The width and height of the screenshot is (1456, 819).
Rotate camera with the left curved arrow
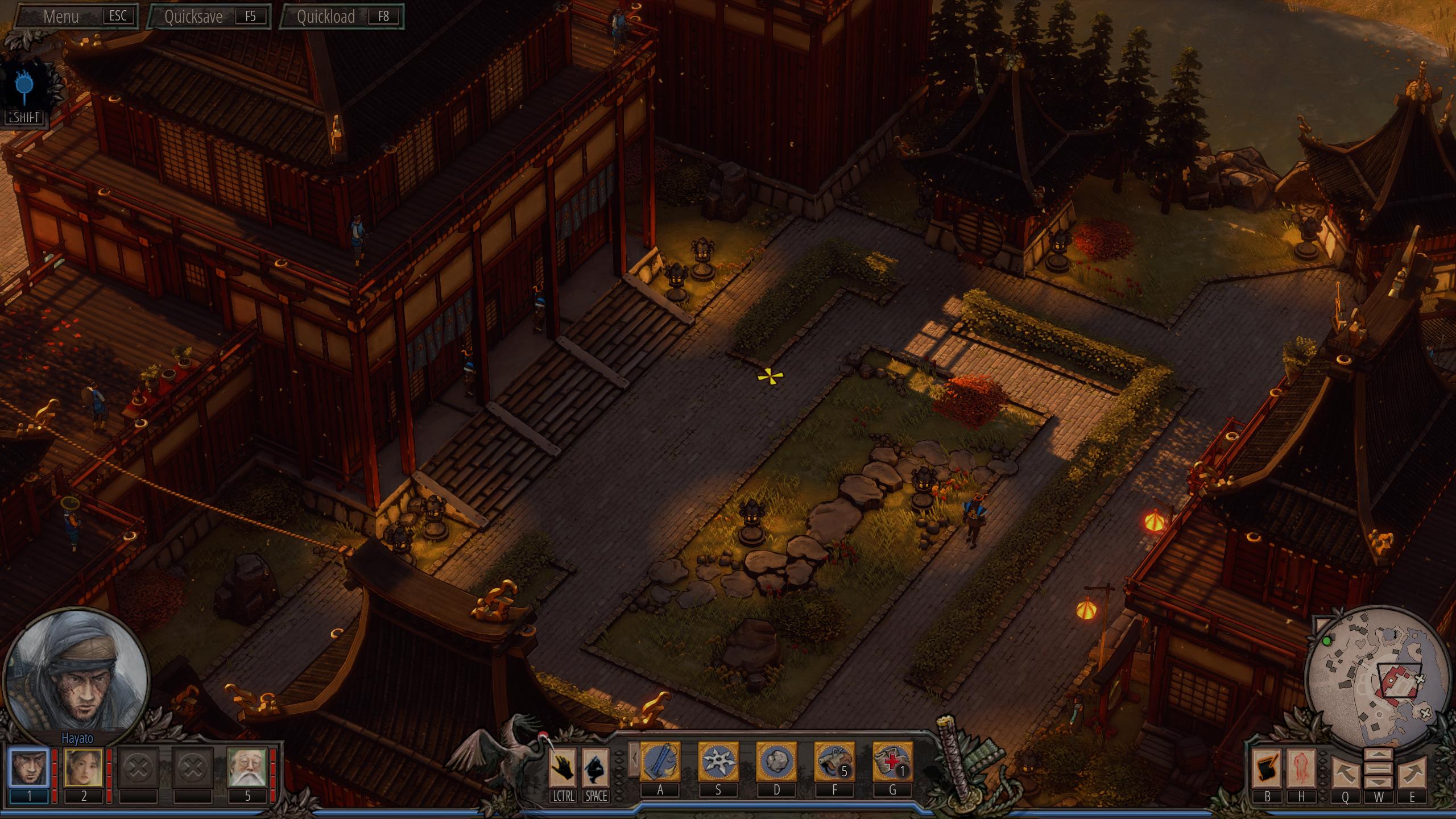tap(1345, 772)
